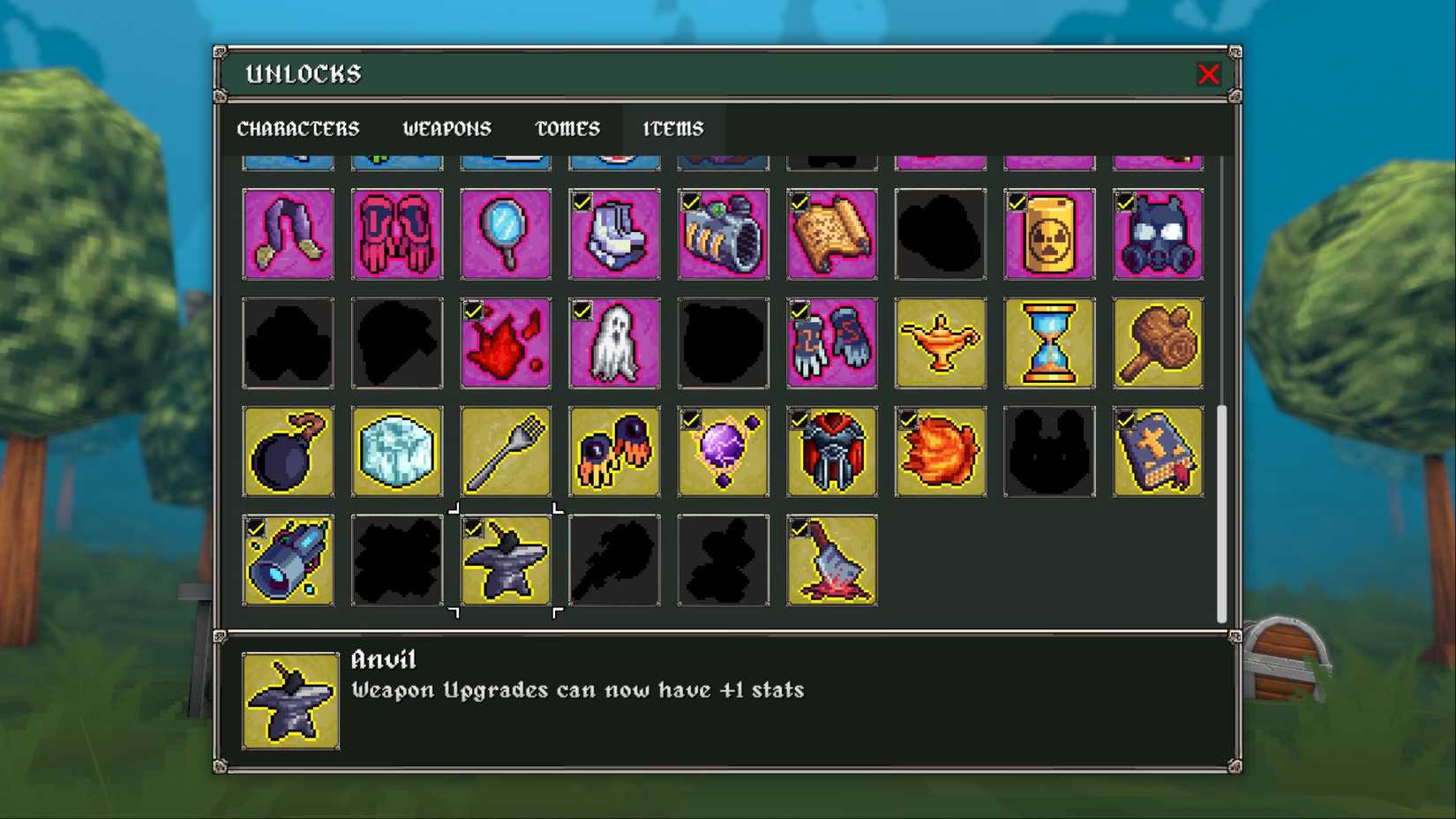Open the Fork item details
1456x819 pixels.
pos(506,452)
